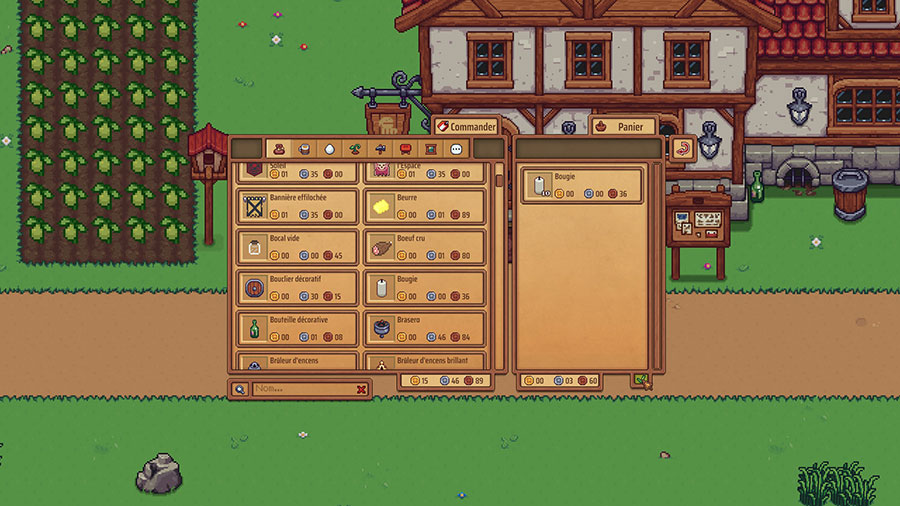Choose Bougie in the shop list
The width and height of the screenshot is (900, 506).
tap(424, 288)
